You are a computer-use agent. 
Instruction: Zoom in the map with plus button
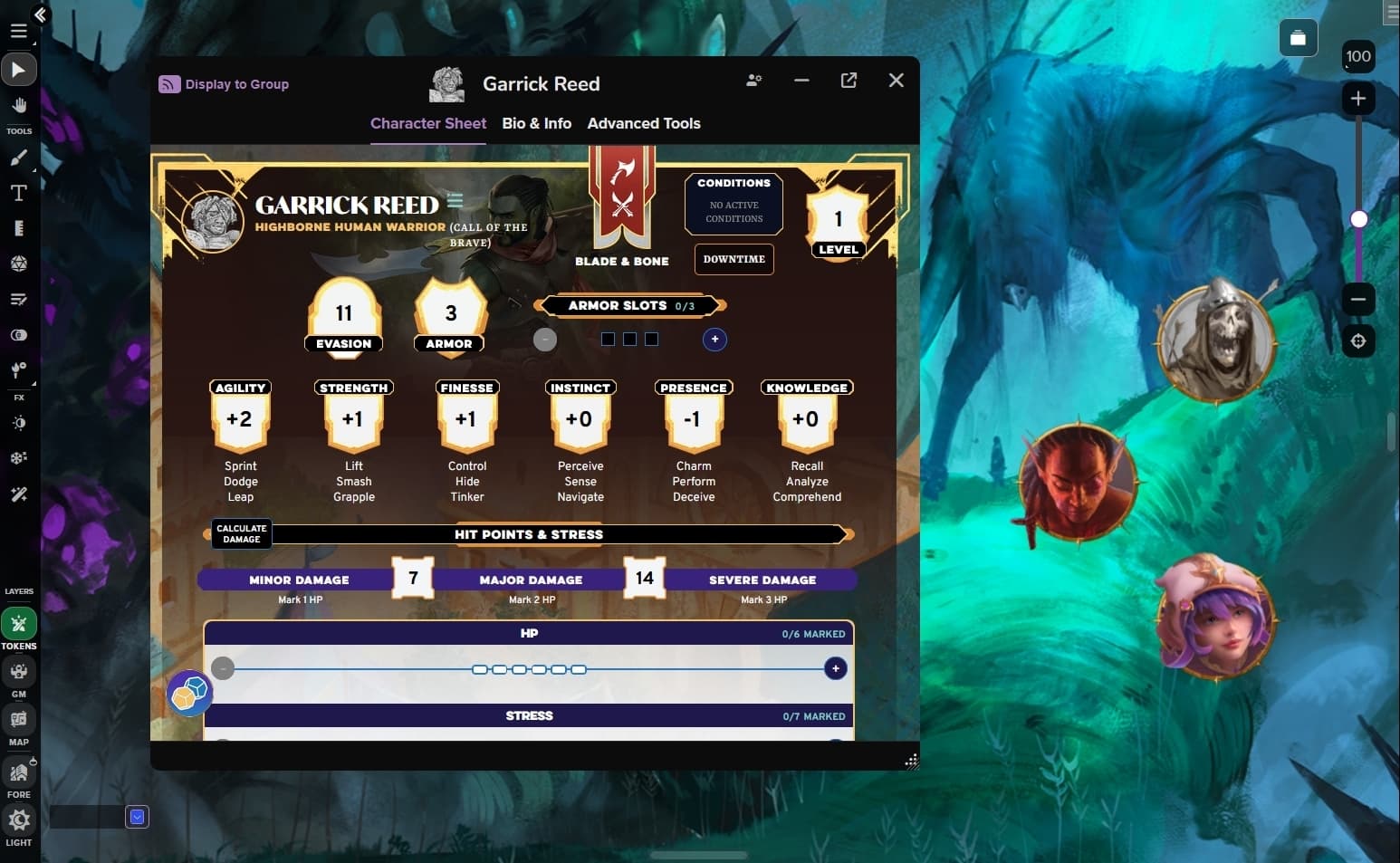pyautogui.click(x=1357, y=99)
